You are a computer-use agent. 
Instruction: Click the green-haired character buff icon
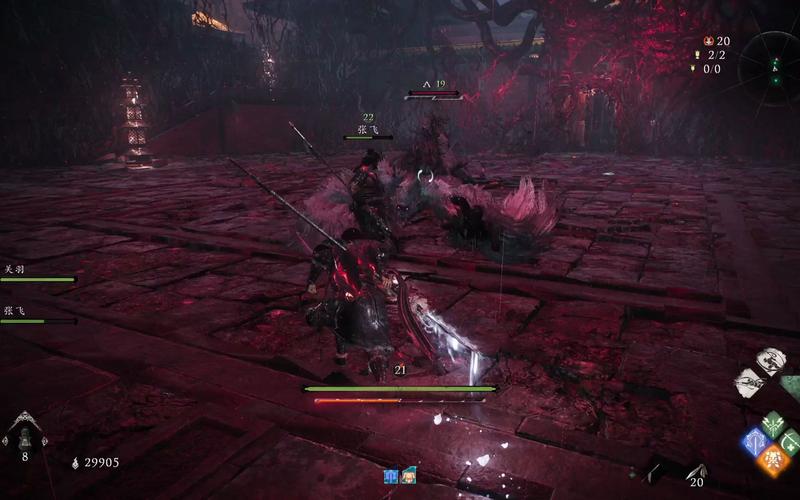[x=408, y=476]
